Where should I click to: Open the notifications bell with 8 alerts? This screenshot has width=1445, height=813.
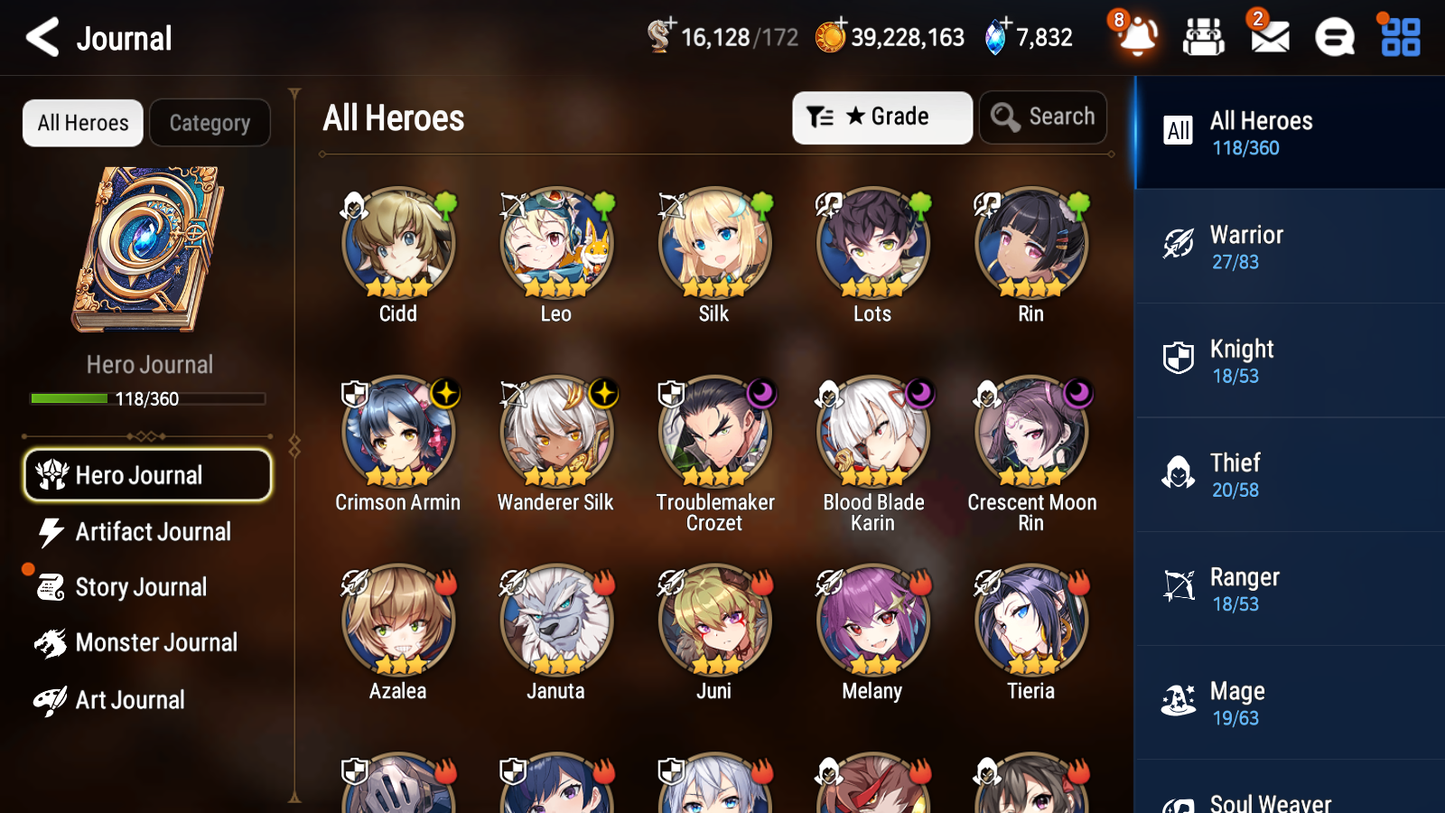click(x=1136, y=37)
